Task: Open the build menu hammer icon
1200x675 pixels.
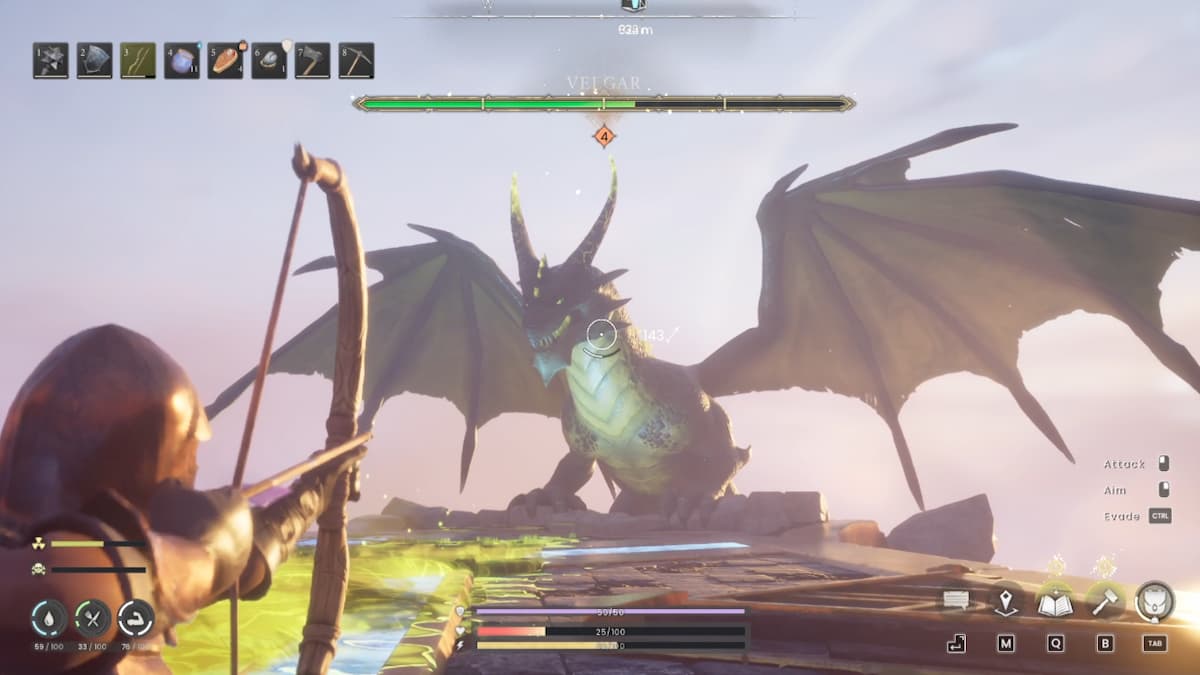Action: [1104, 601]
